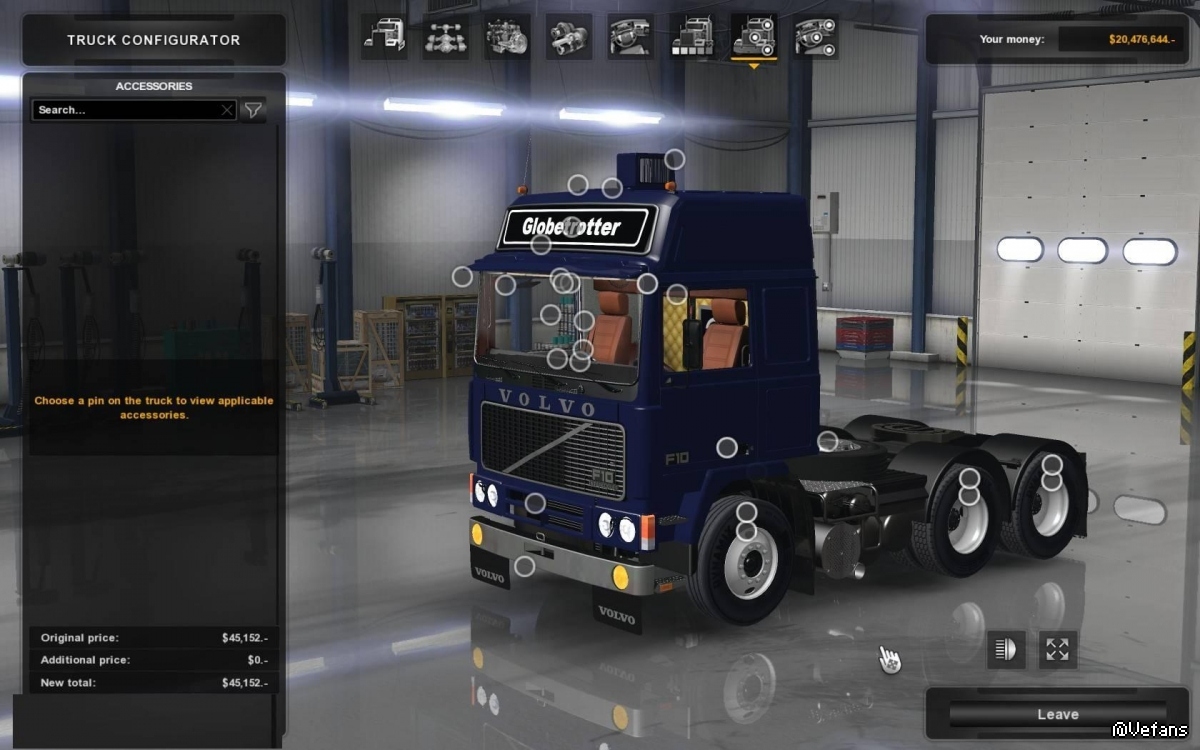
Task: Select the exterior accessories pins tab
Action: (x=754, y=37)
